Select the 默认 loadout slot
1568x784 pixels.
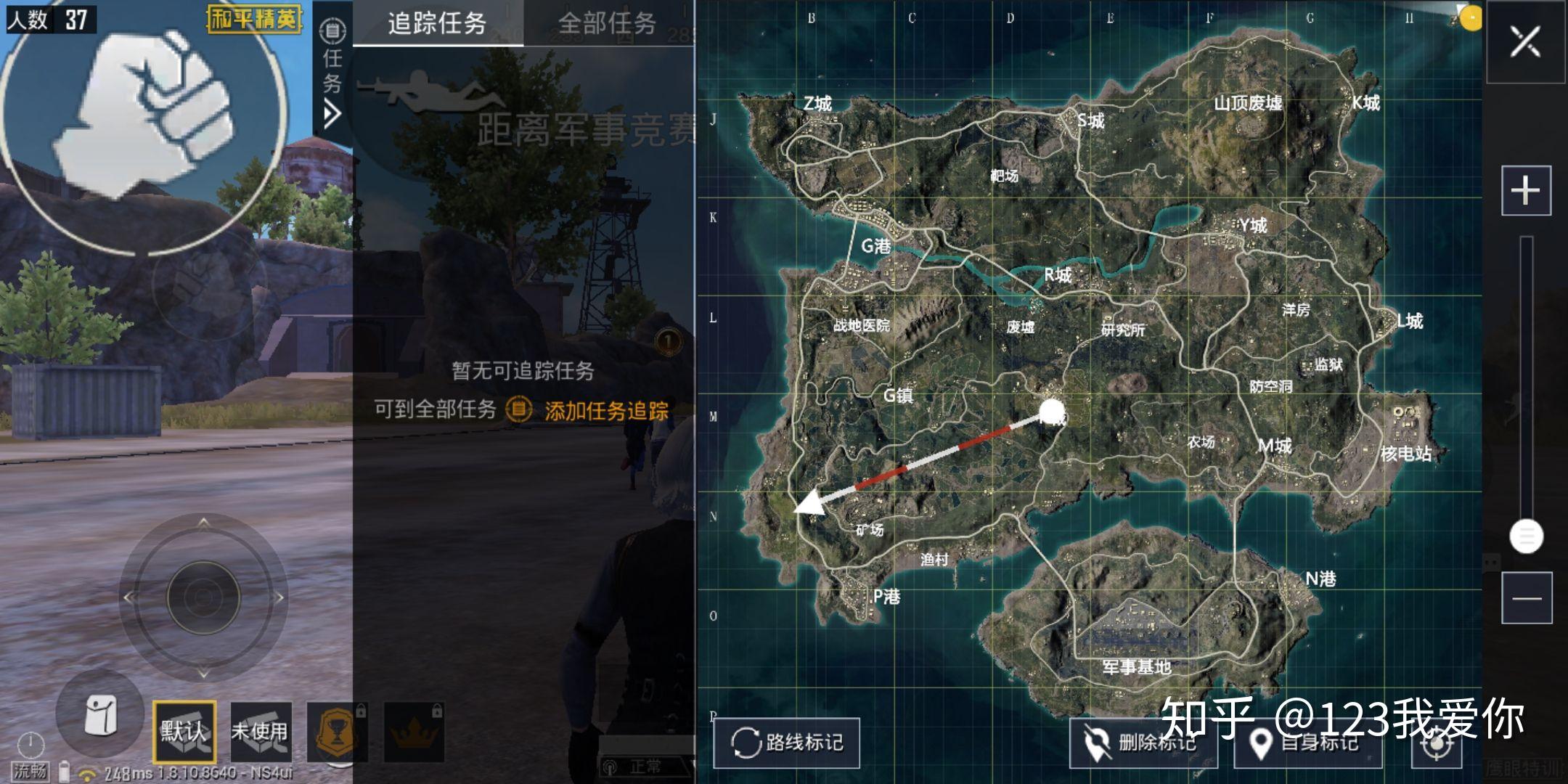185,733
